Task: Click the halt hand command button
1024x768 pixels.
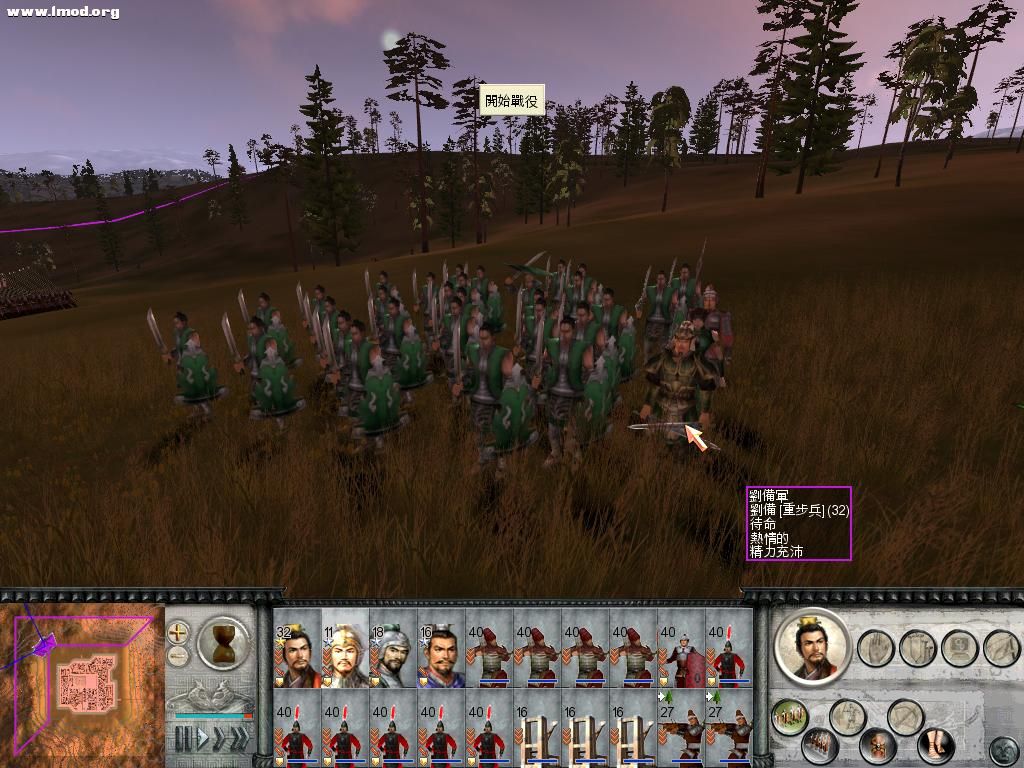Action: (x=874, y=647)
